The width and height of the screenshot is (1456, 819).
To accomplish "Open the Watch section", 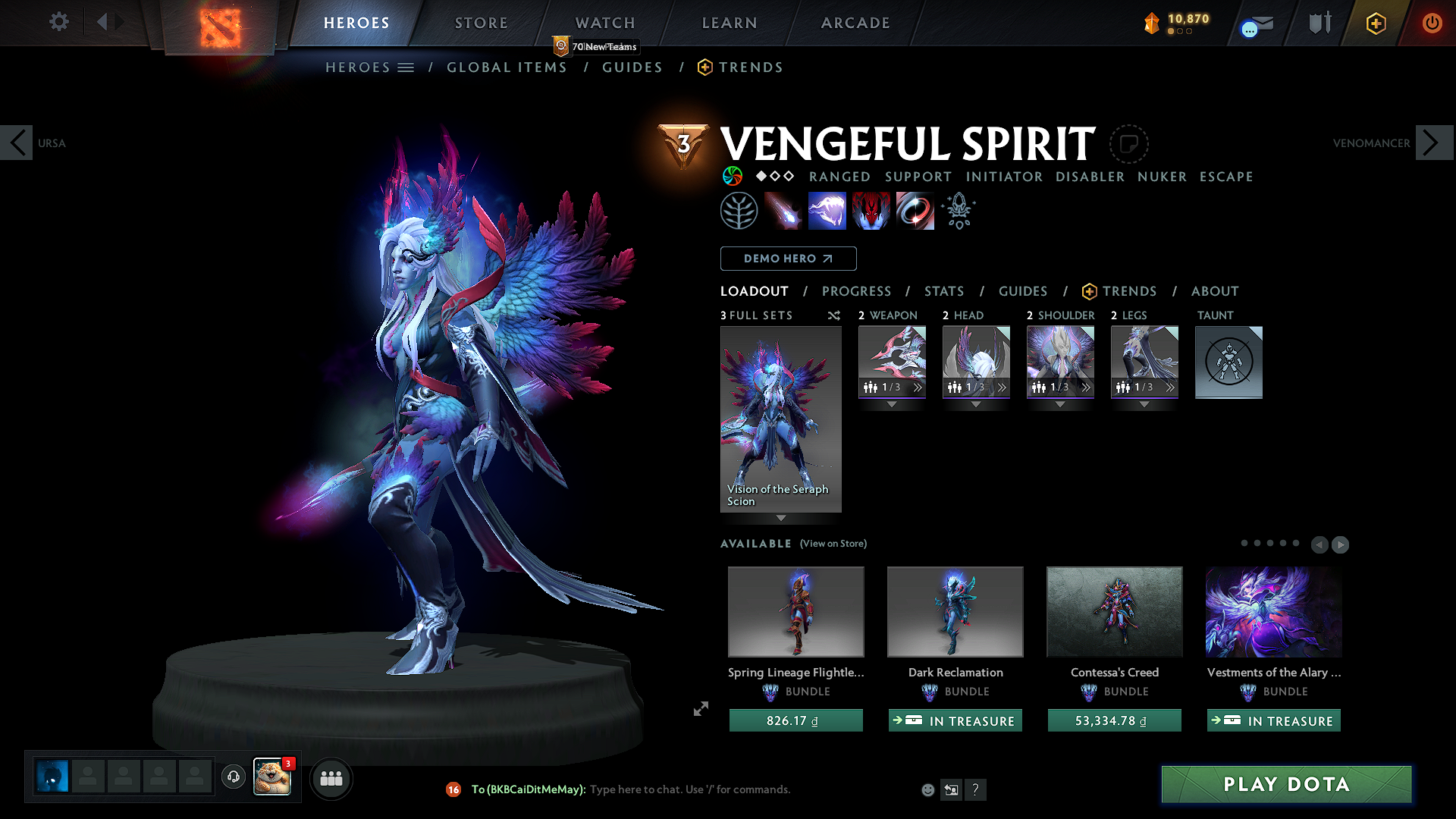I will click(x=604, y=23).
